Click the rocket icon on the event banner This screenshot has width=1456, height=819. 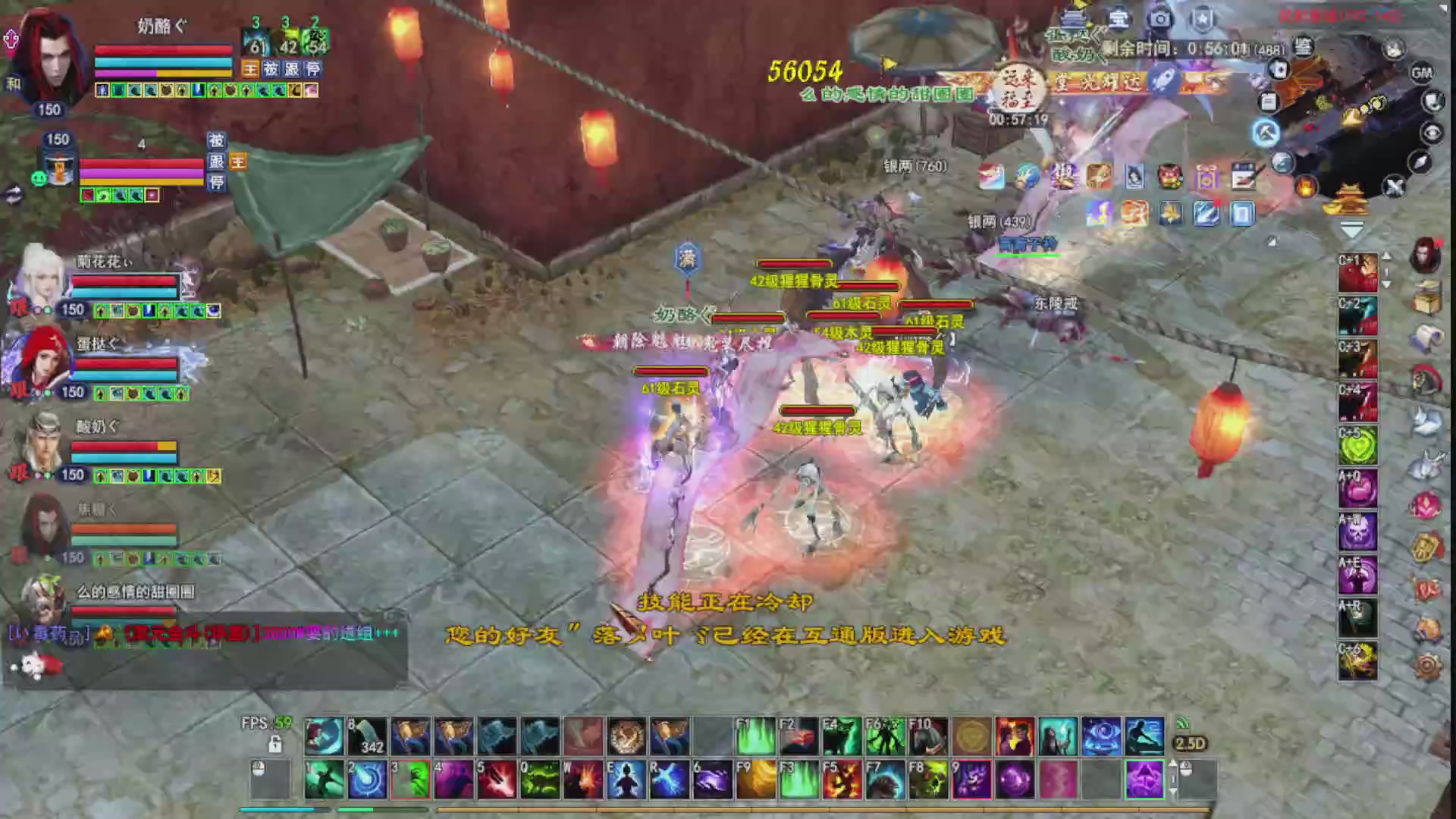1163,80
